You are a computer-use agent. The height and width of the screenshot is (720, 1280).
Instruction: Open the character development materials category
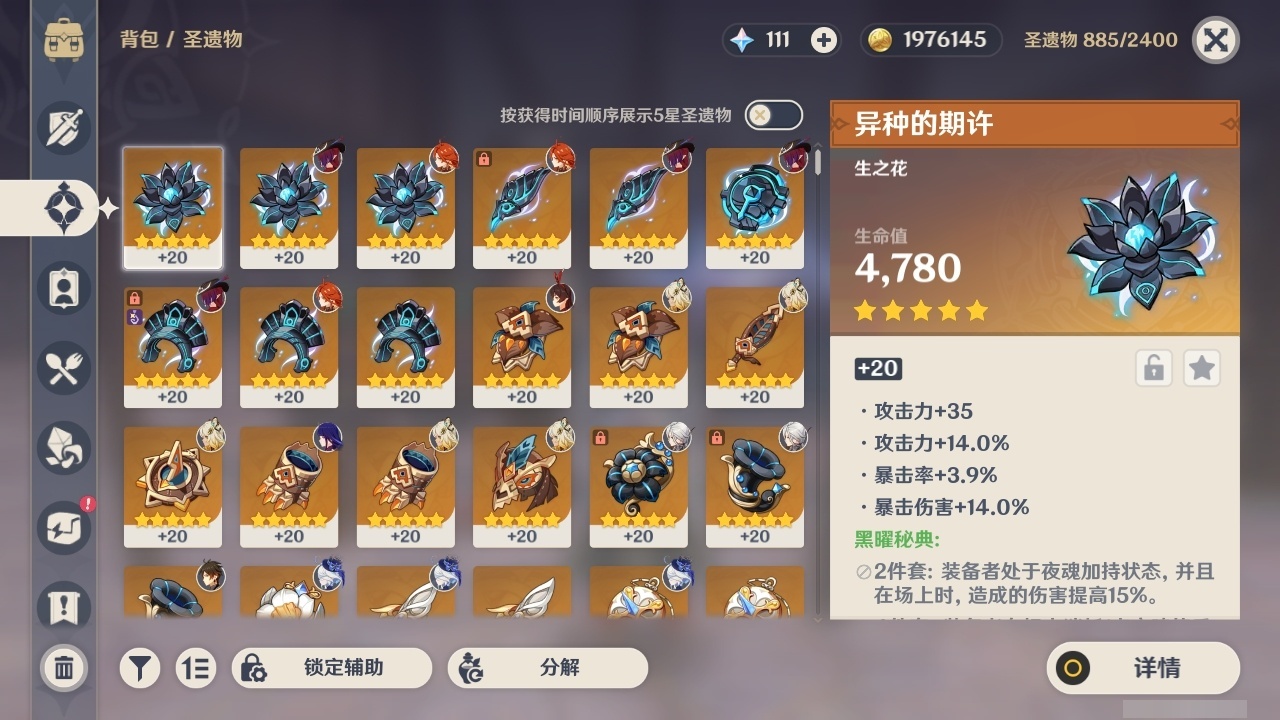point(62,448)
